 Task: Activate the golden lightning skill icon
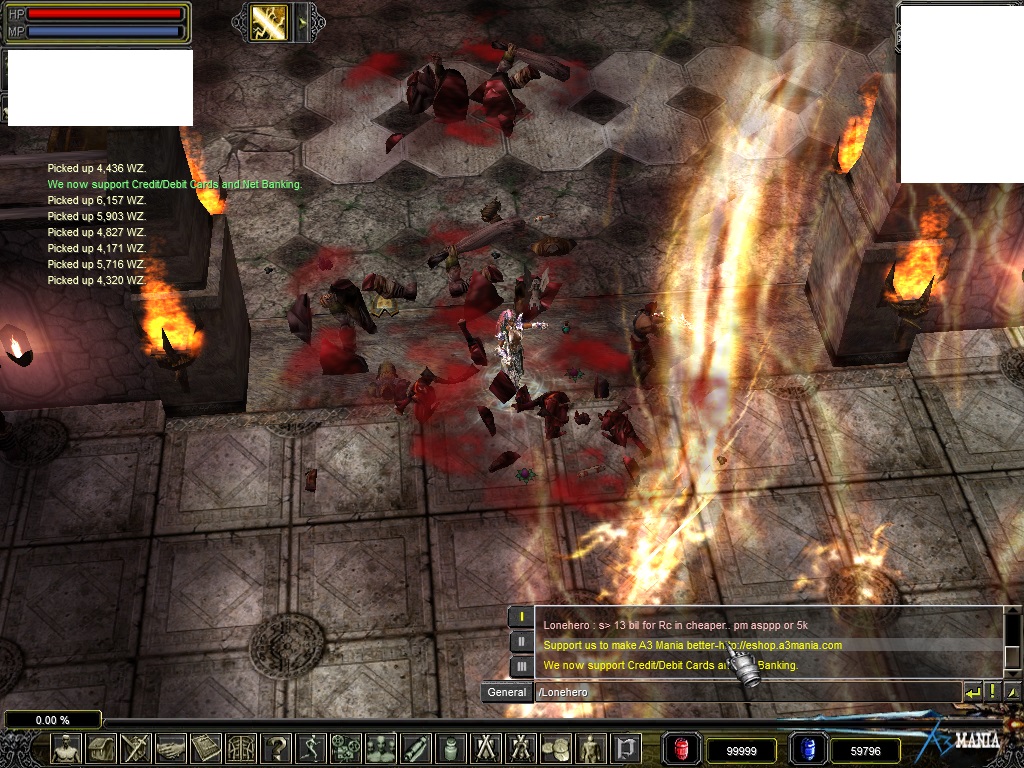(268, 22)
